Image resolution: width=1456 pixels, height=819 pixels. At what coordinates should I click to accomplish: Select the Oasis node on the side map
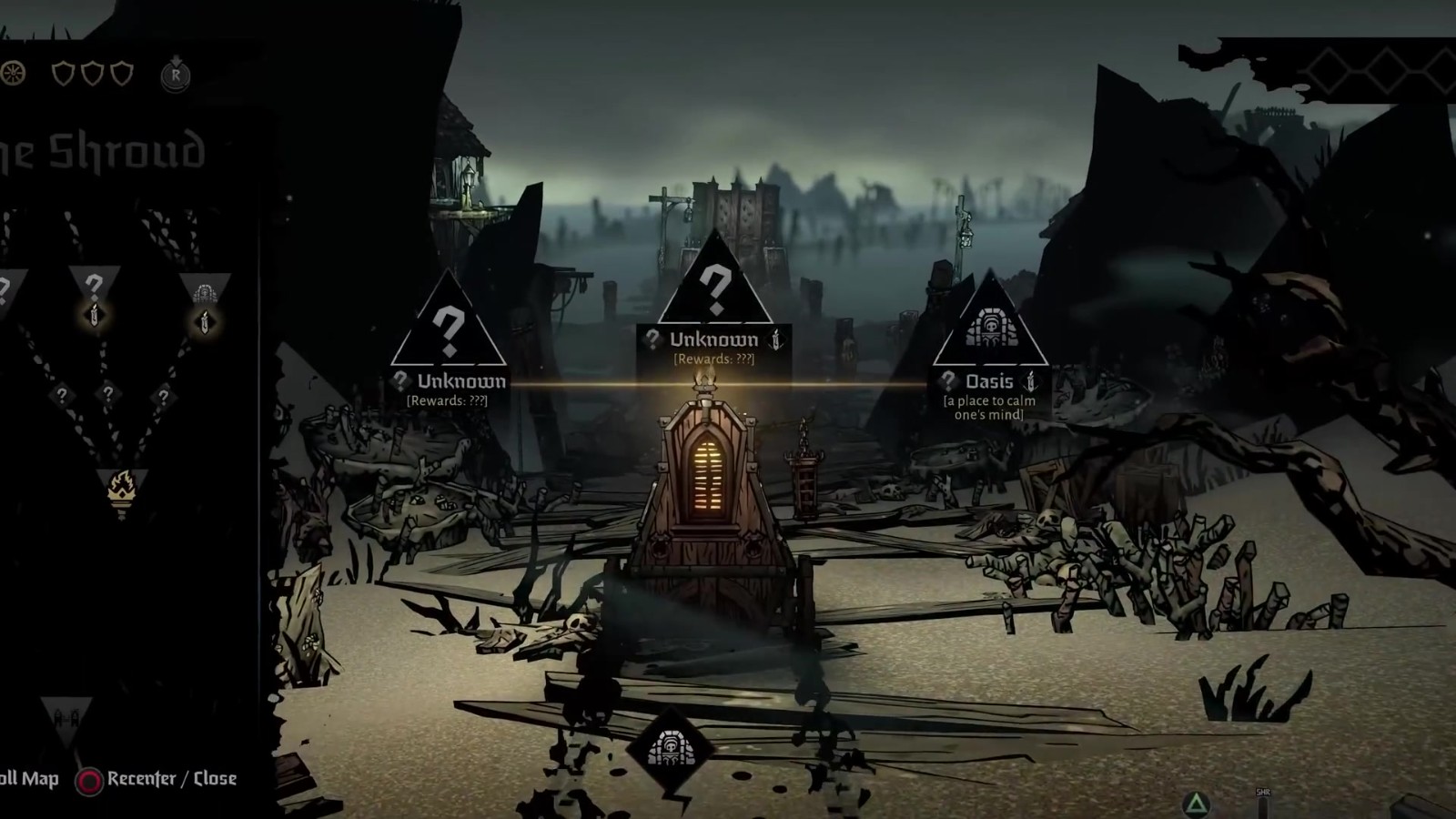tap(204, 294)
